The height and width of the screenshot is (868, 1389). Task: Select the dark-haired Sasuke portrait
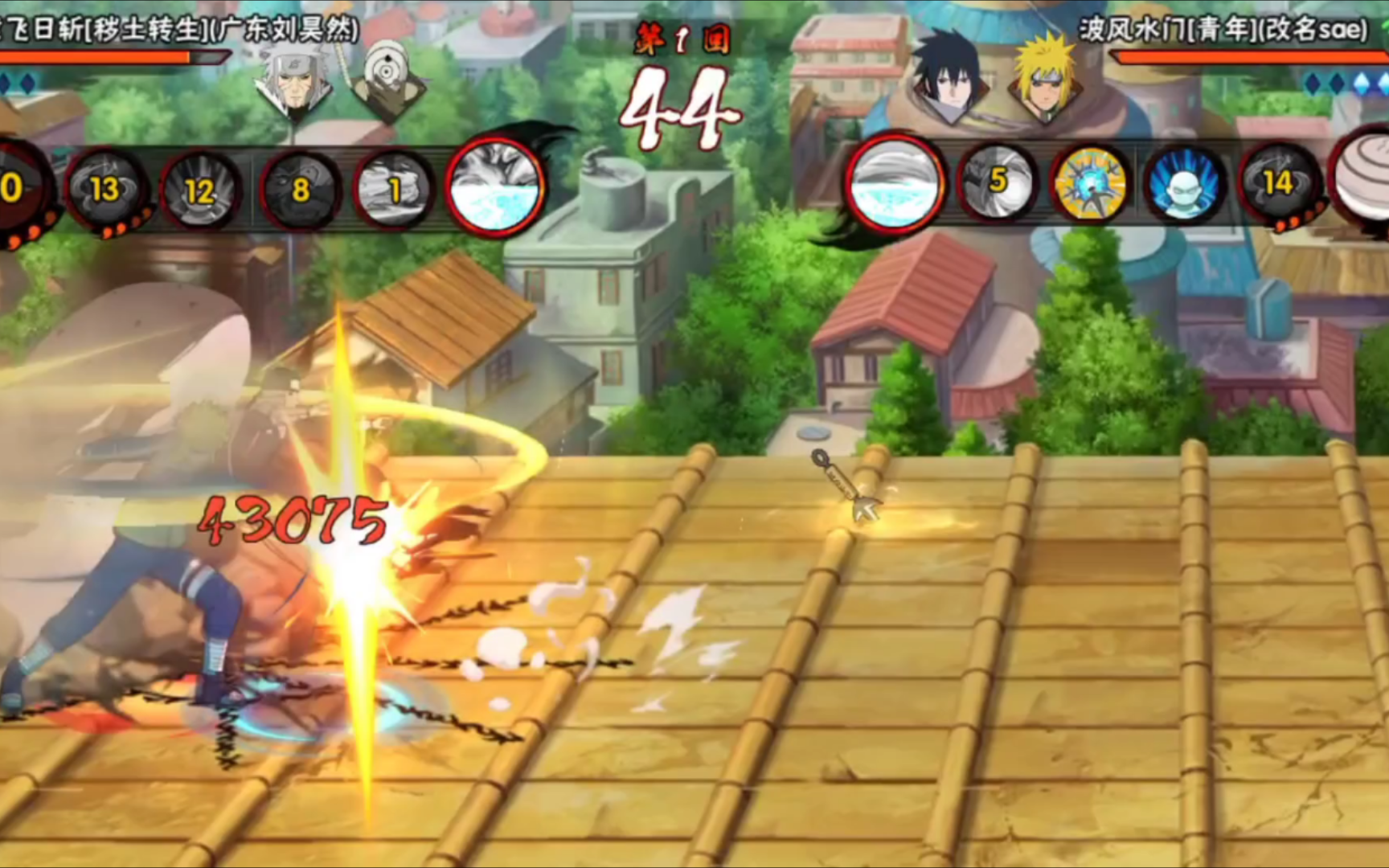[x=949, y=77]
